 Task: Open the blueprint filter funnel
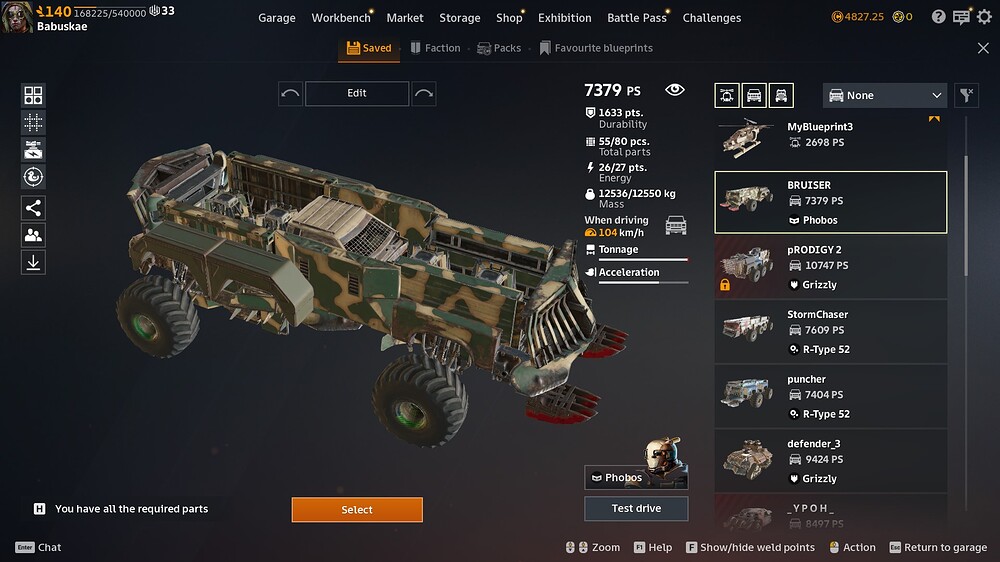point(966,95)
